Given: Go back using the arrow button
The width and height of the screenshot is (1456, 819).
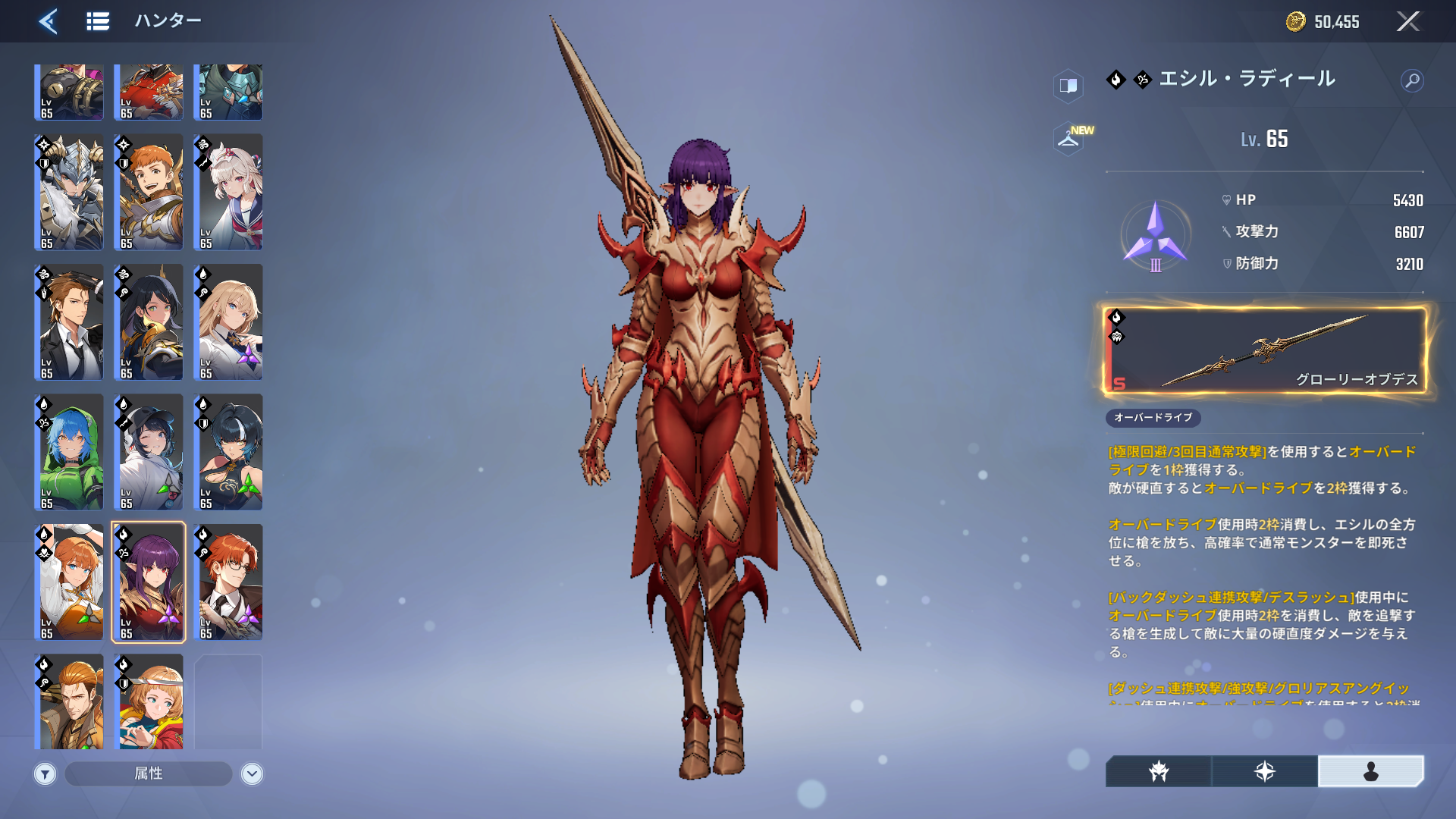Looking at the screenshot, I should coord(49,21).
